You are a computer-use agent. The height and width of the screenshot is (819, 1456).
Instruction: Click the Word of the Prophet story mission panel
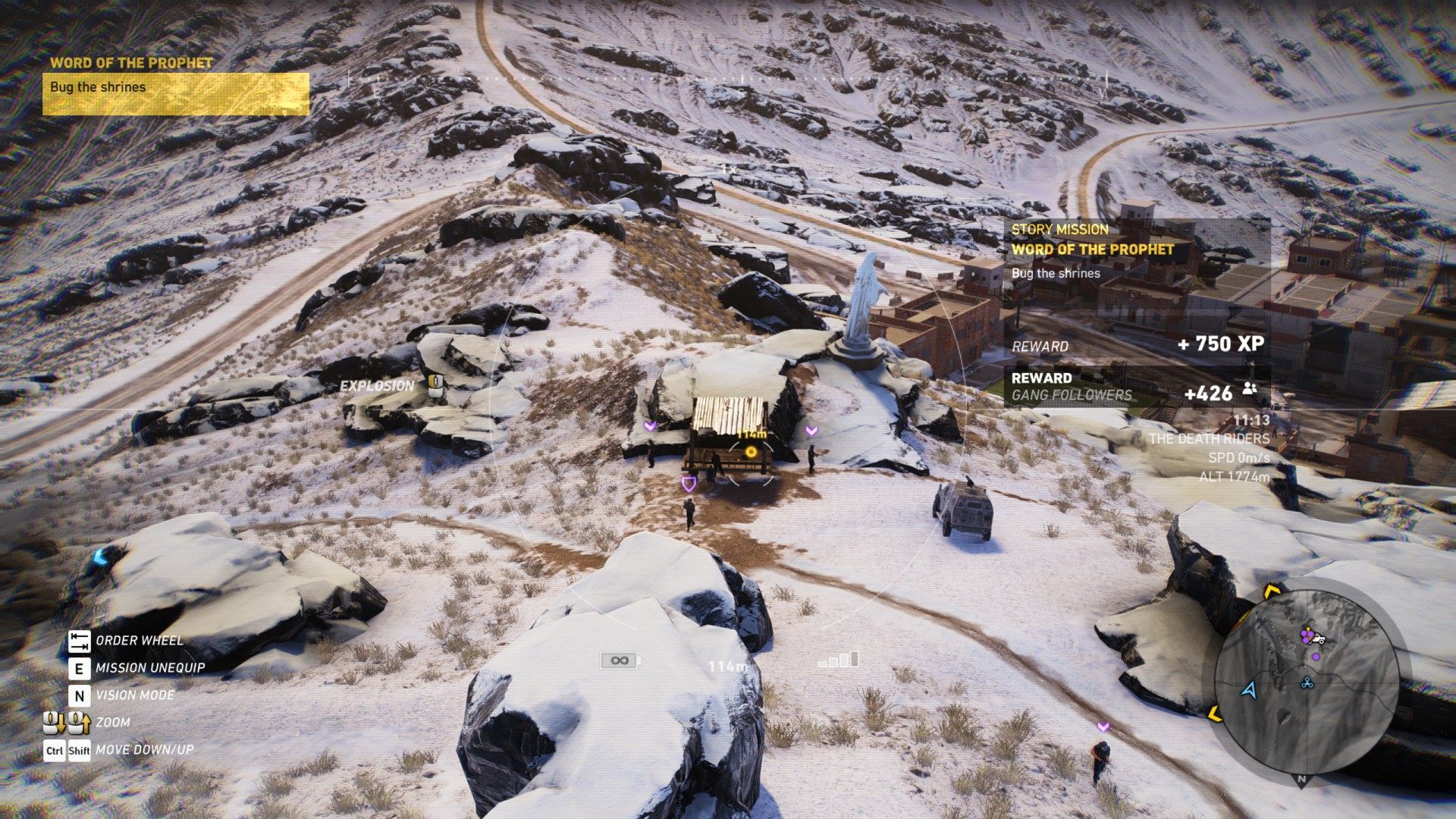(x=1137, y=250)
